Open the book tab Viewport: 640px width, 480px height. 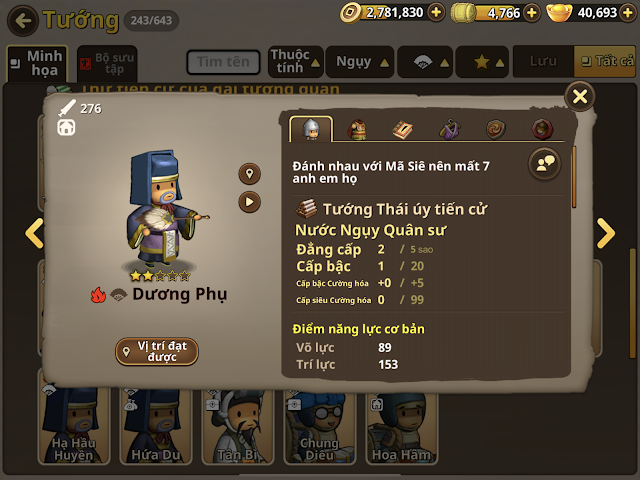pos(402,129)
